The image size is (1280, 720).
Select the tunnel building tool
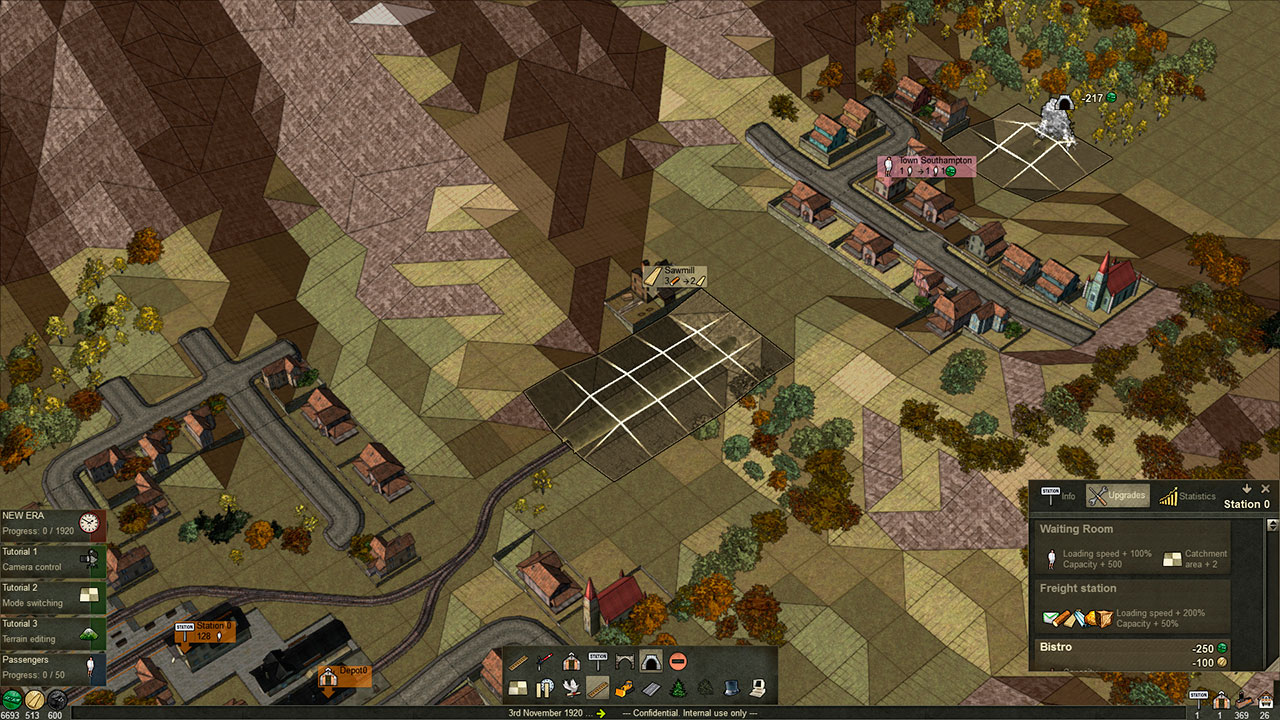[650, 661]
